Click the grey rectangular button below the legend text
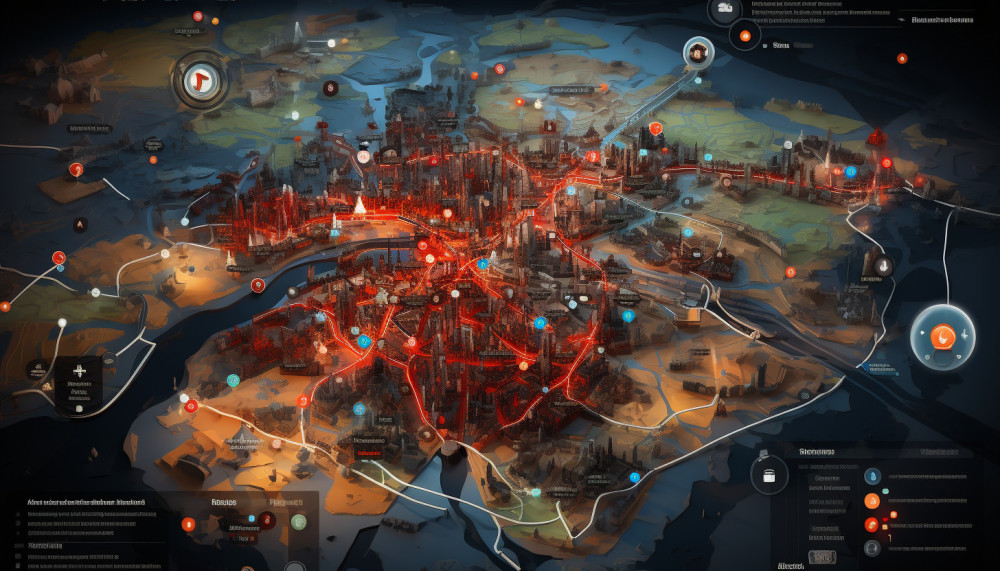The height and width of the screenshot is (571, 1000). pyautogui.click(x=821, y=556)
